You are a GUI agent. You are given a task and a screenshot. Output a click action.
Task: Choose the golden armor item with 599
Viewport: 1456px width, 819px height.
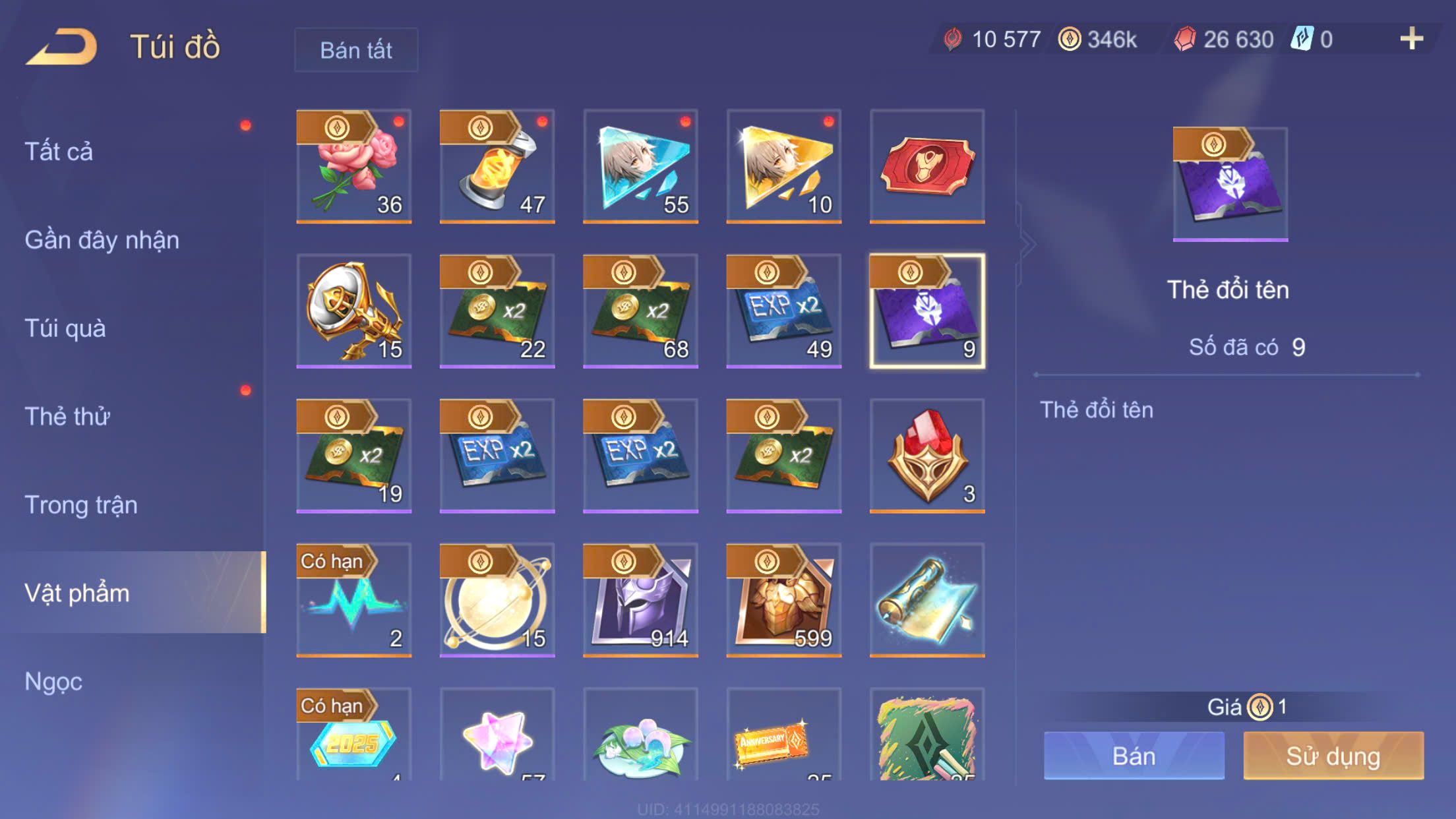(x=784, y=599)
